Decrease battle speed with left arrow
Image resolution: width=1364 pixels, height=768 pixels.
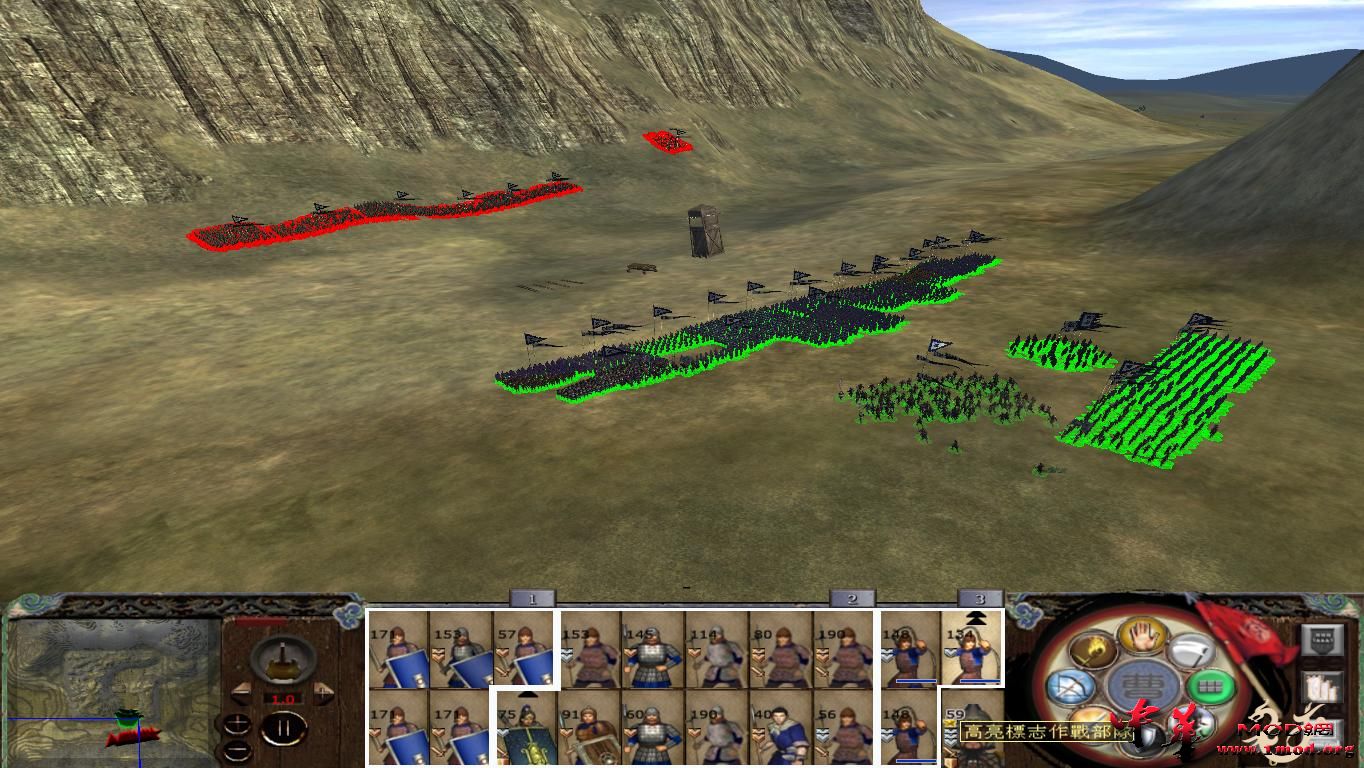[x=243, y=692]
